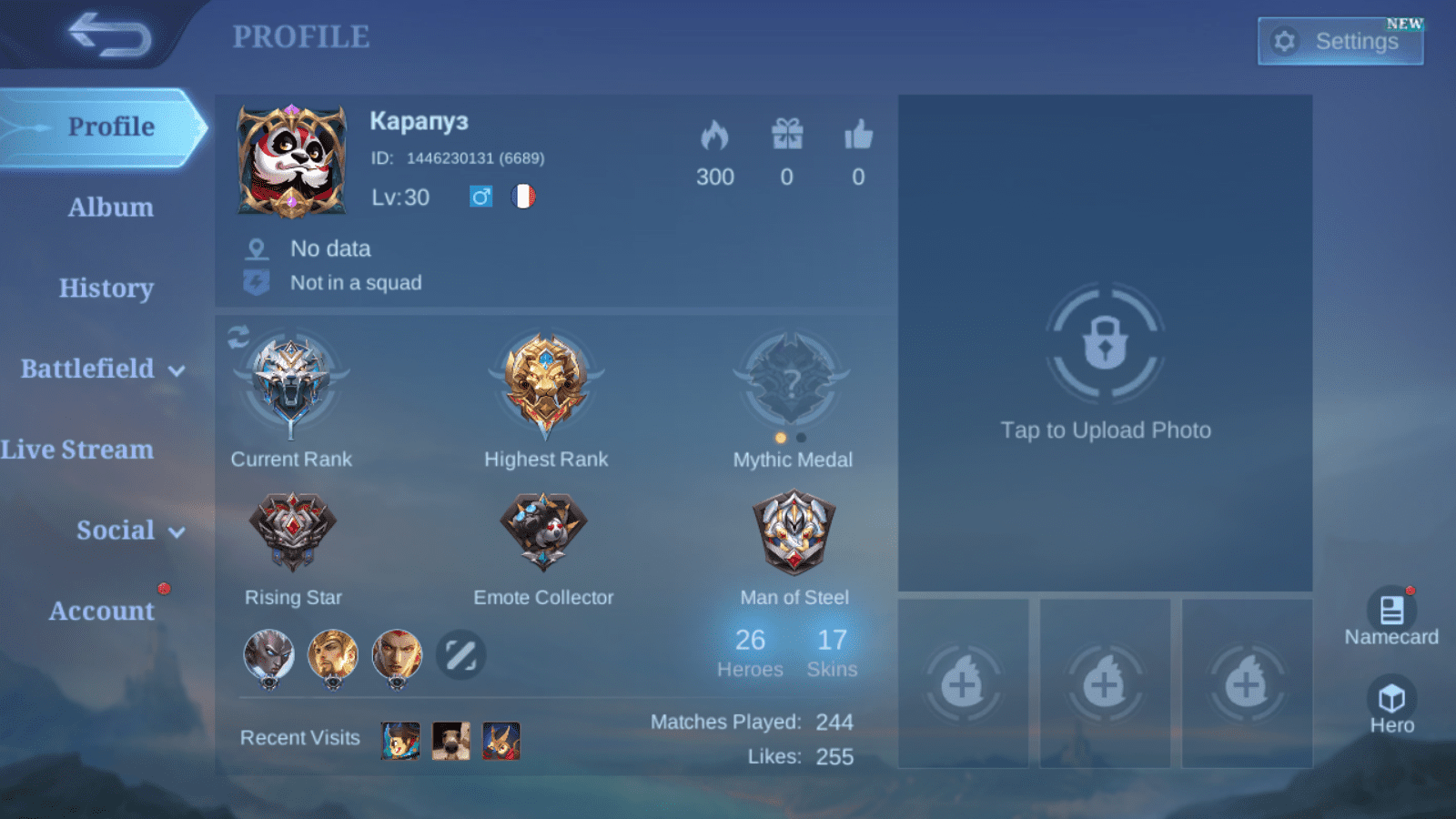1456x819 pixels.
Task: Open the Account section
Action: [101, 611]
